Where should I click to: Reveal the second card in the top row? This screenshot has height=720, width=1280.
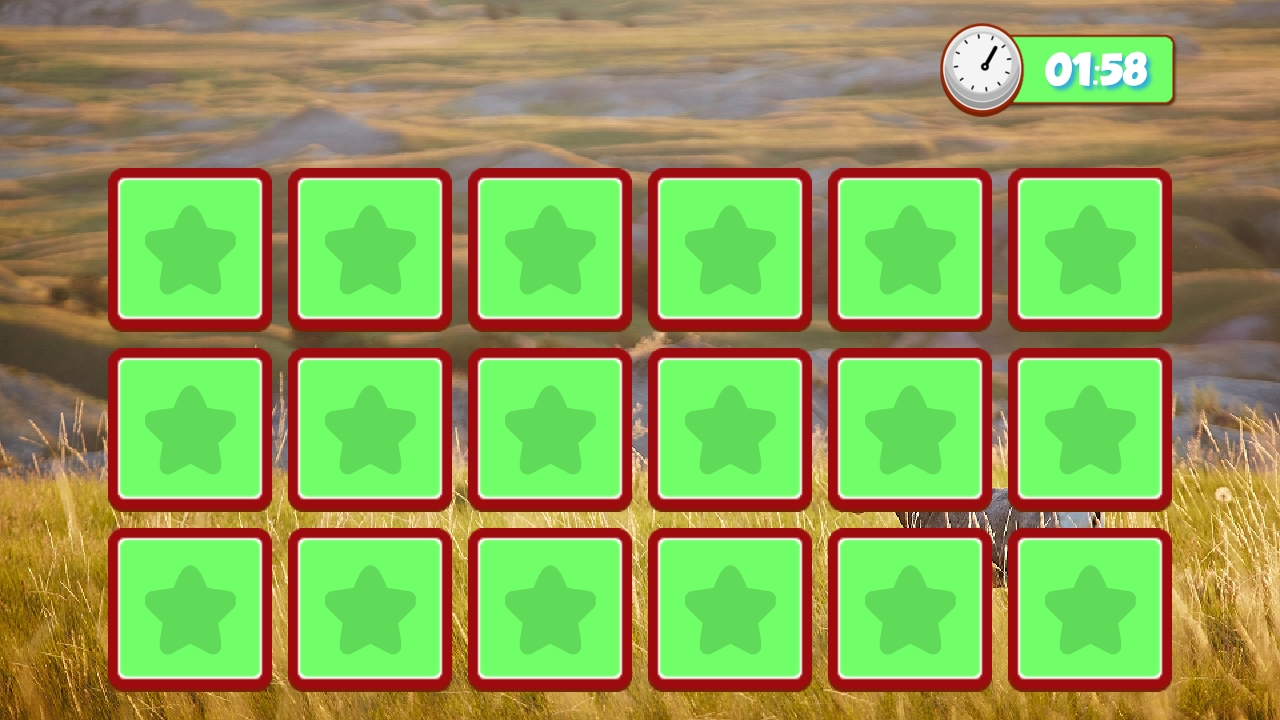pos(370,248)
